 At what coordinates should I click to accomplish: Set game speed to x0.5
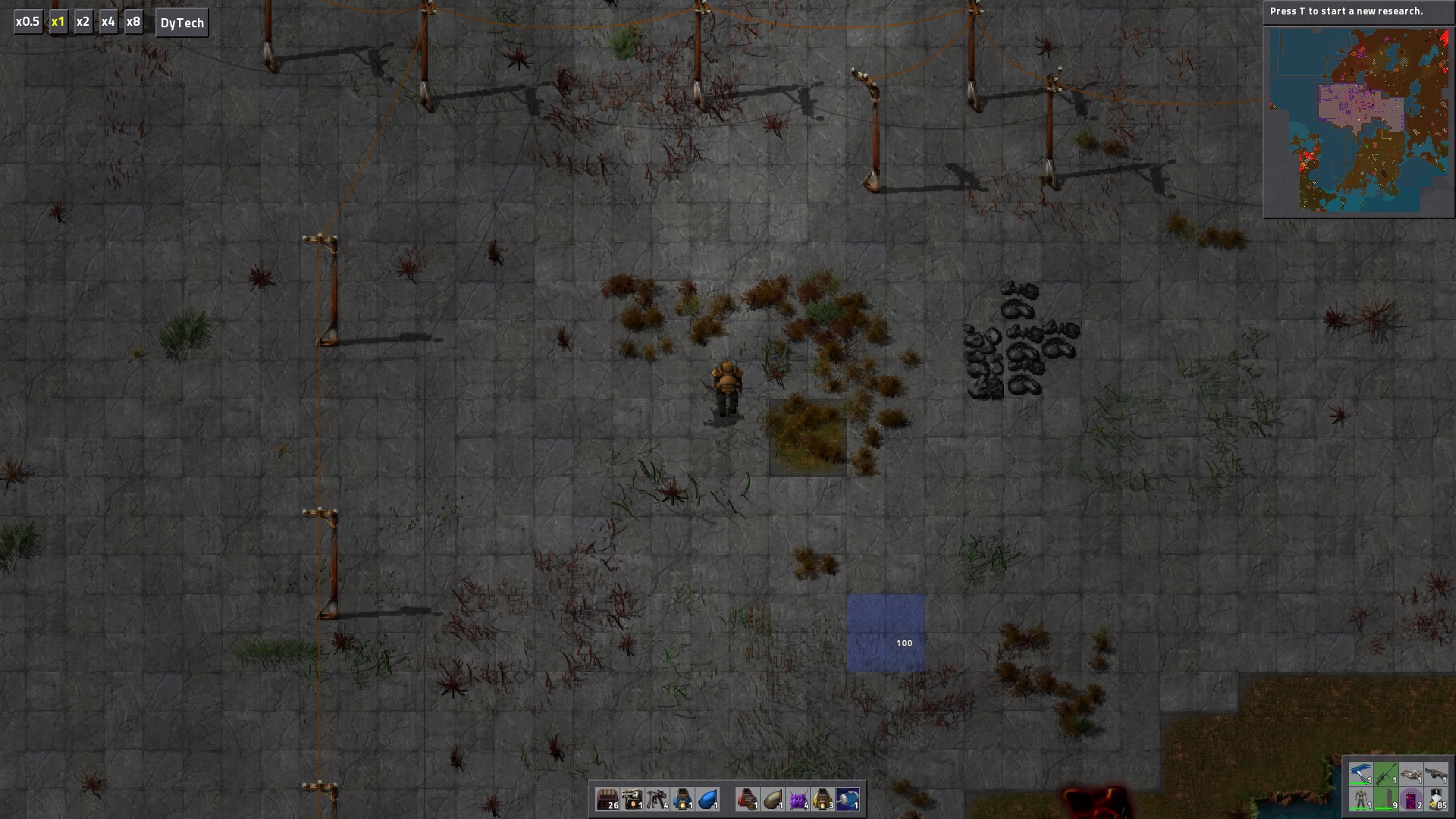(x=27, y=22)
